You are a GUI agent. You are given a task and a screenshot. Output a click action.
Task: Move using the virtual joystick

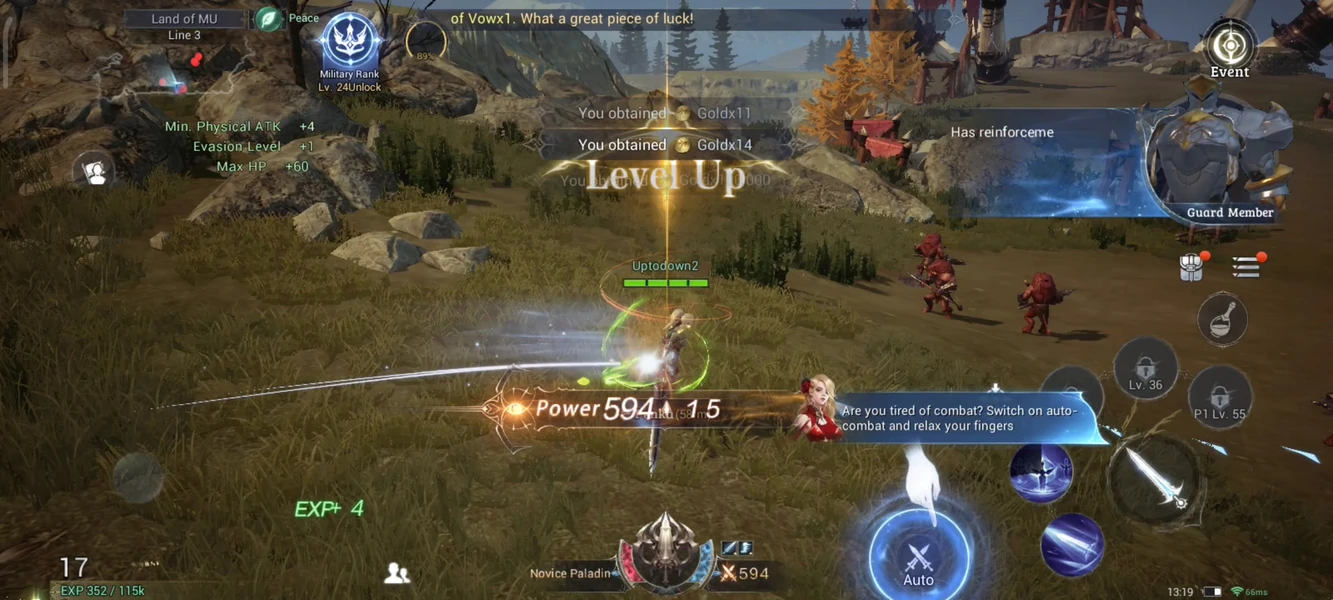coord(137,477)
